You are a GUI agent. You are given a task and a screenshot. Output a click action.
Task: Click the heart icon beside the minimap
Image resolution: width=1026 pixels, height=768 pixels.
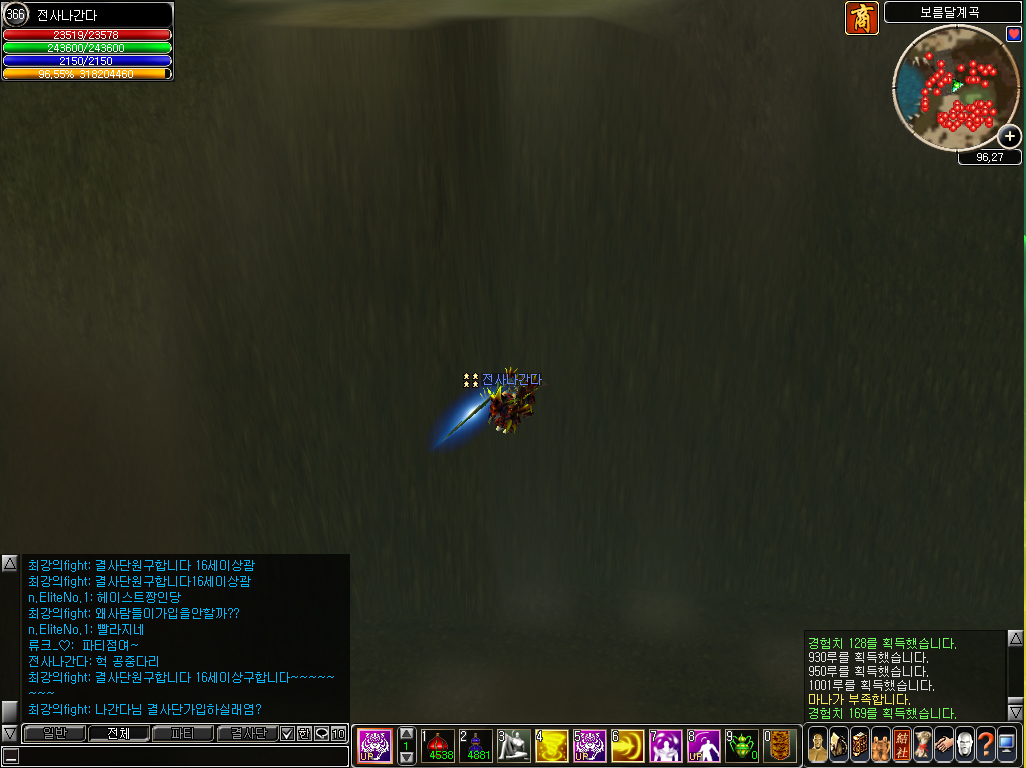pyautogui.click(x=1013, y=34)
